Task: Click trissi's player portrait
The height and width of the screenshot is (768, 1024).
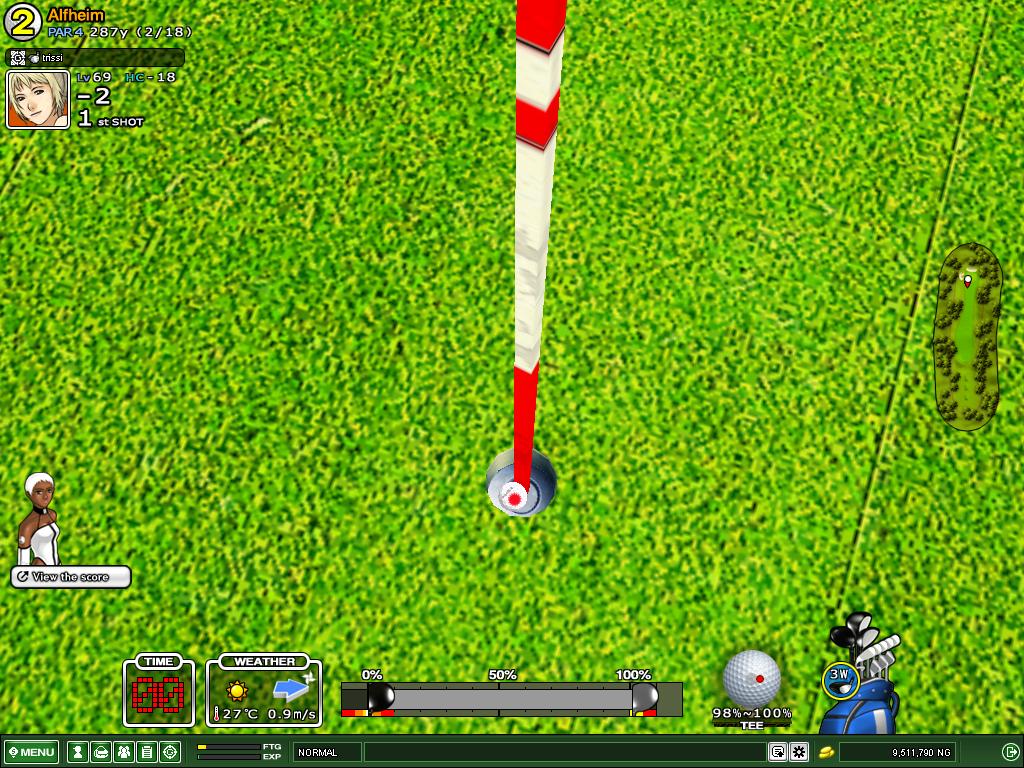Action: tap(38, 100)
